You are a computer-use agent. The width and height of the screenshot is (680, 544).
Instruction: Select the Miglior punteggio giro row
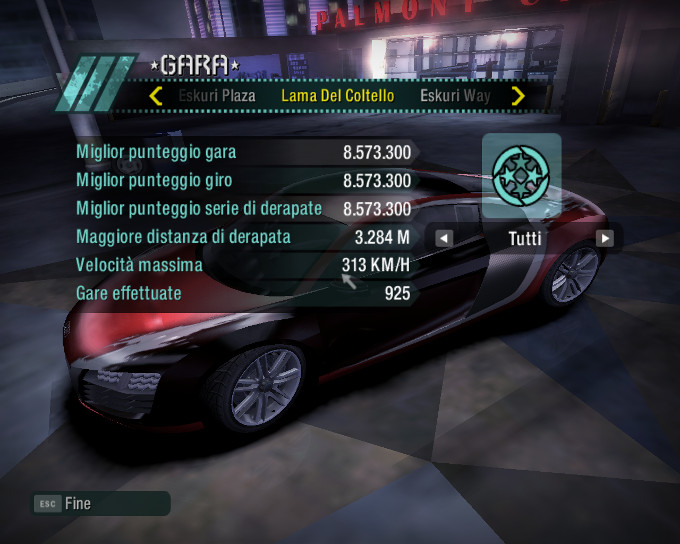click(x=243, y=181)
